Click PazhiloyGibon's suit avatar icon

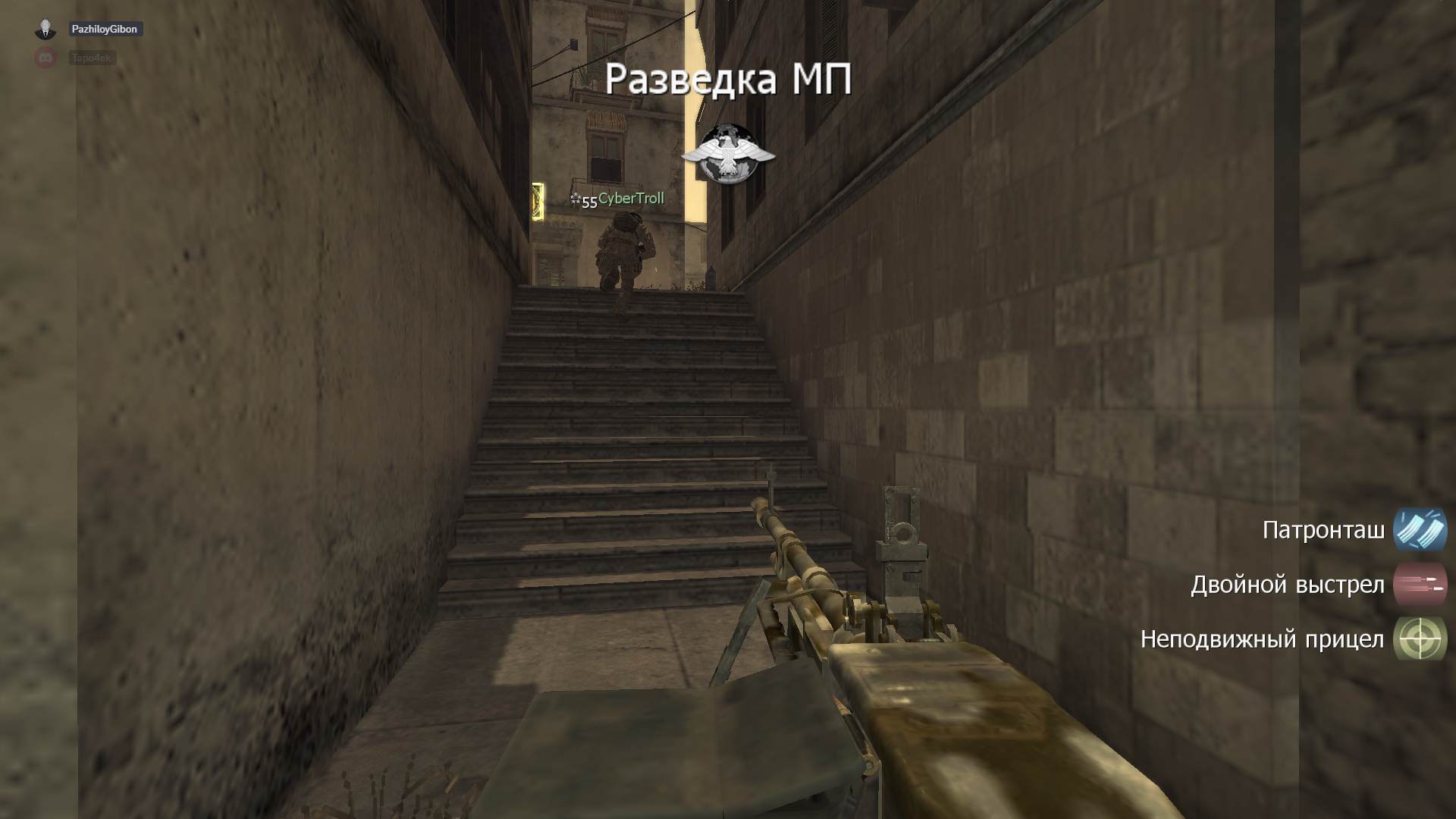click(x=47, y=29)
